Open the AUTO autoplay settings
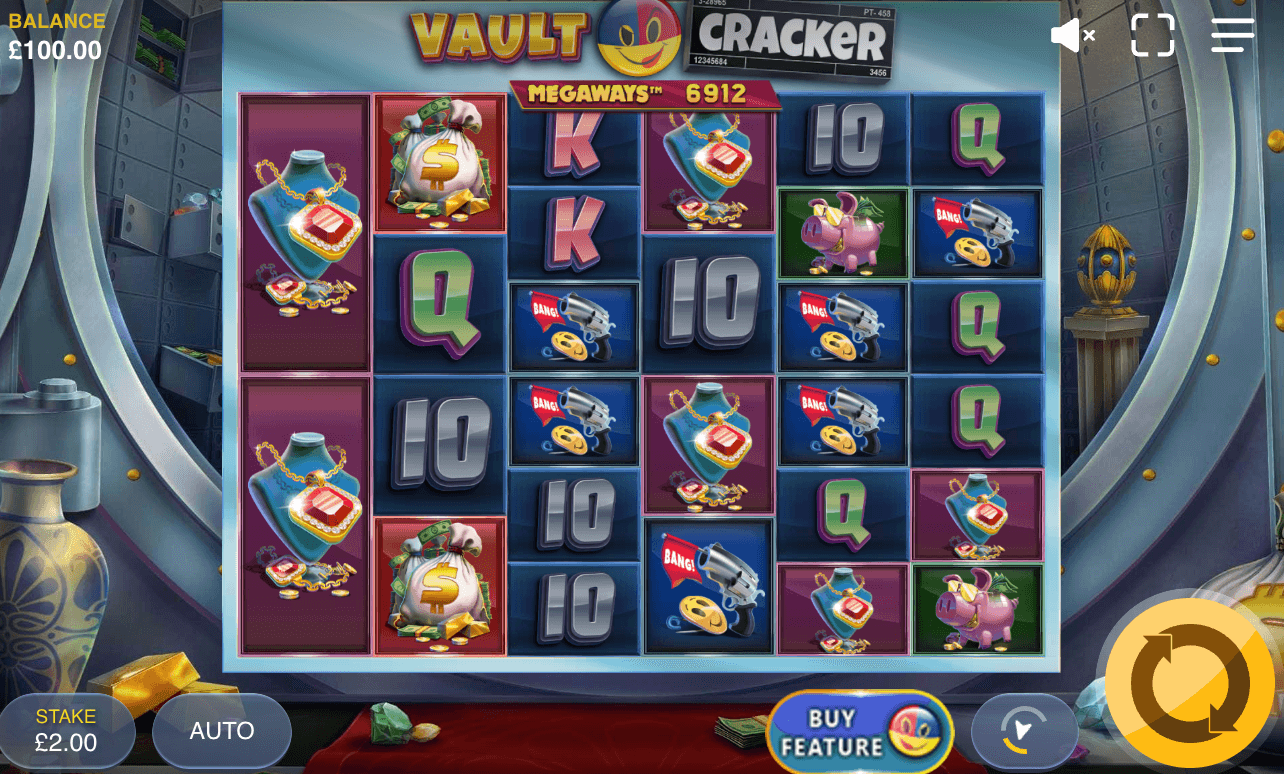The image size is (1284, 774). tap(221, 731)
